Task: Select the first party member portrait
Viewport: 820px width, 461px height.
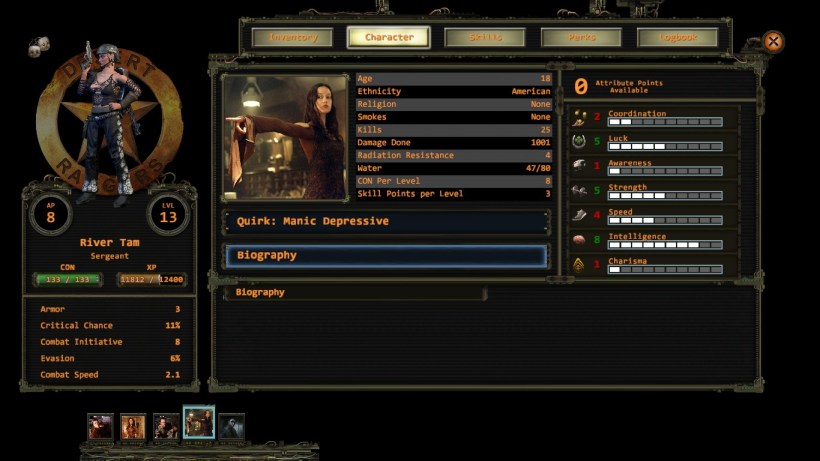Action: pos(100,426)
